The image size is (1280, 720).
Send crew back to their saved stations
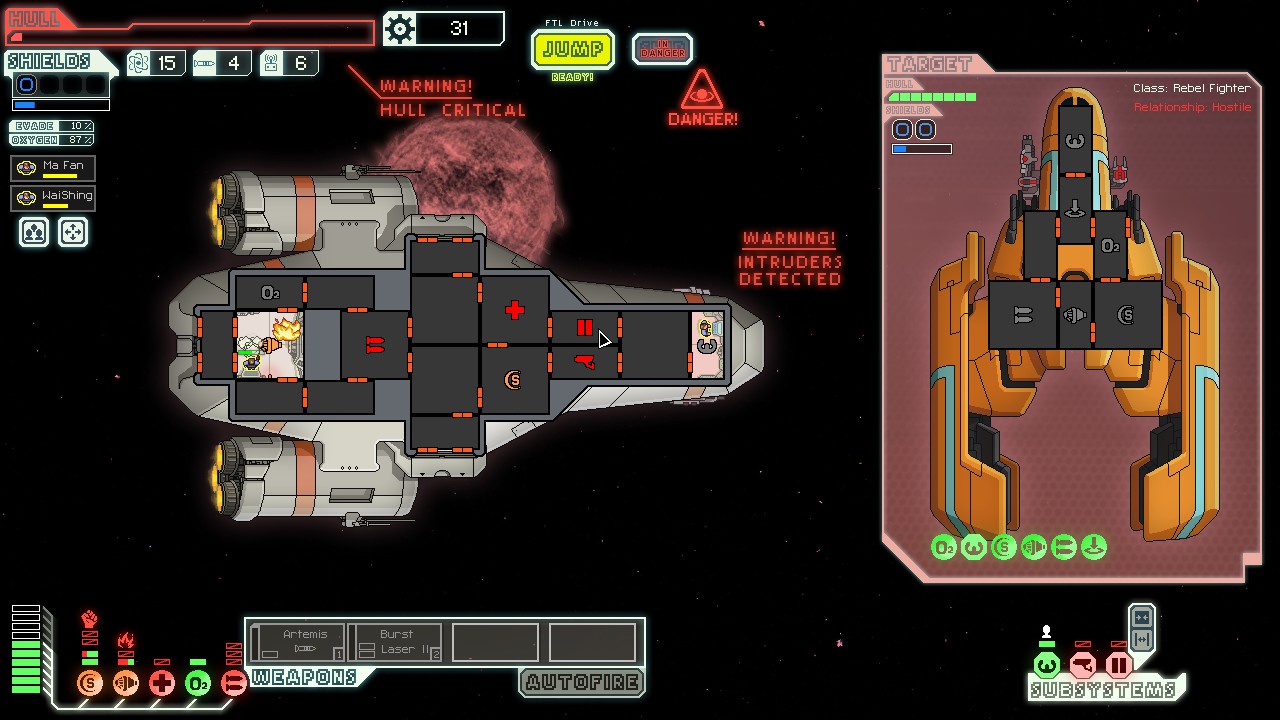(73, 232)
